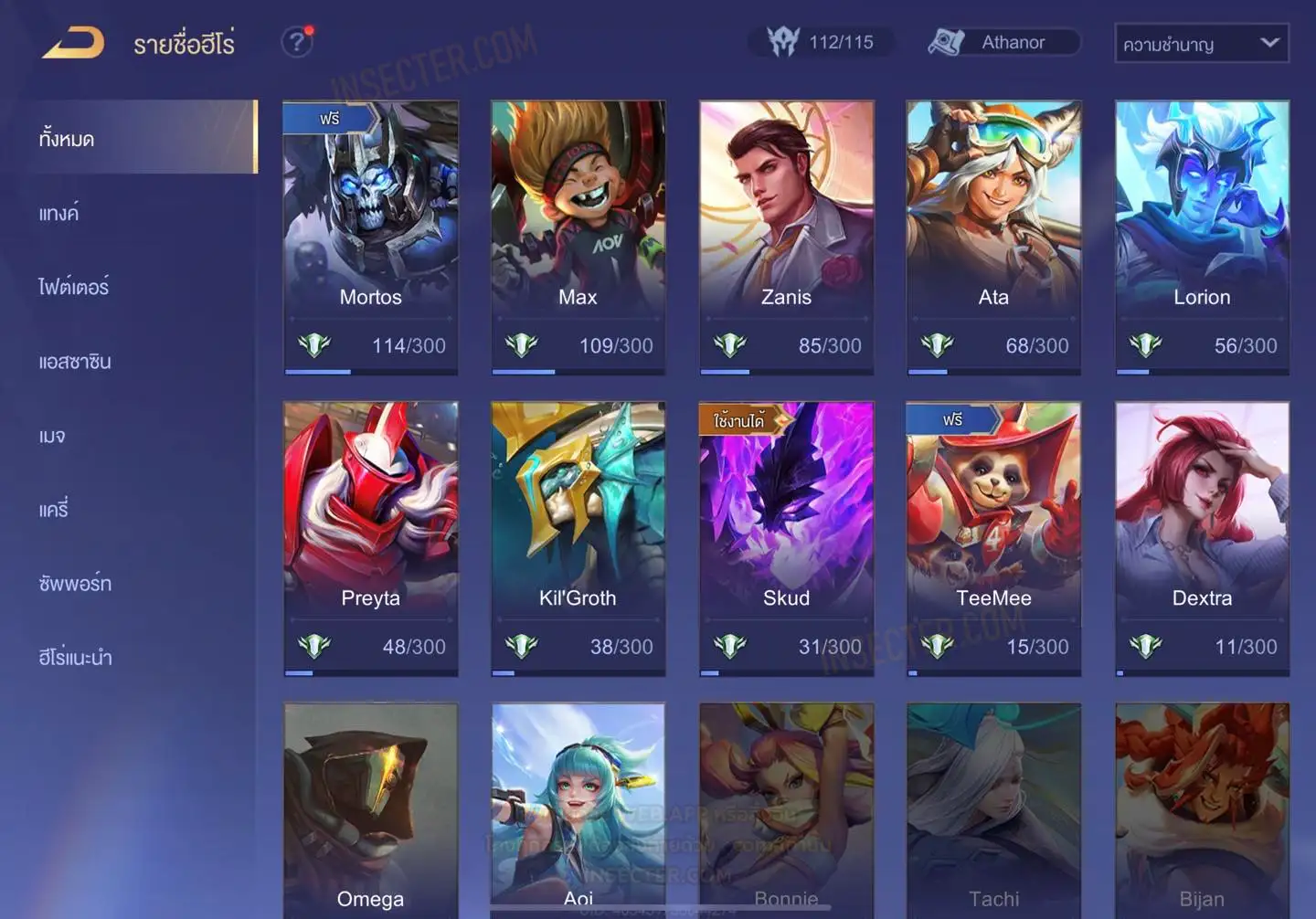Go back using the arrow button

pyautogui.click(x=73, y=43)
